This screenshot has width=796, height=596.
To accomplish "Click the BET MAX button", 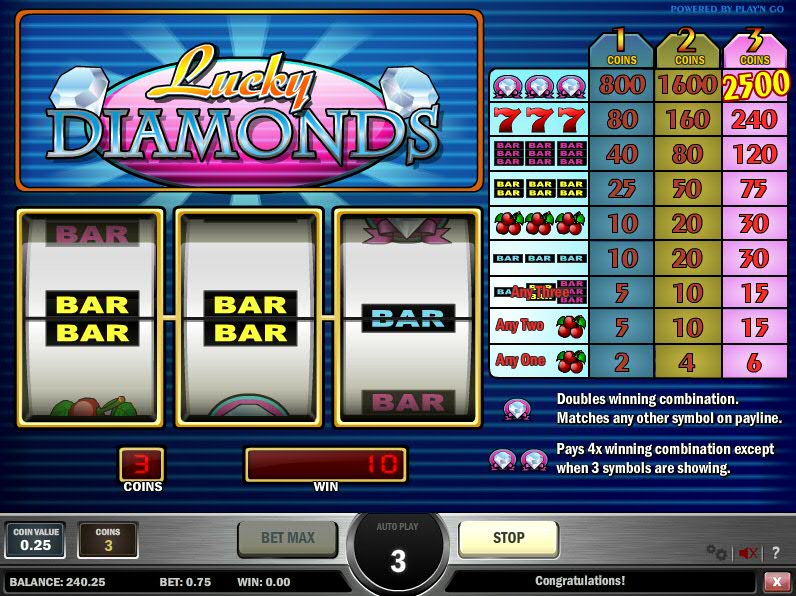I will [x=287, y=538].
